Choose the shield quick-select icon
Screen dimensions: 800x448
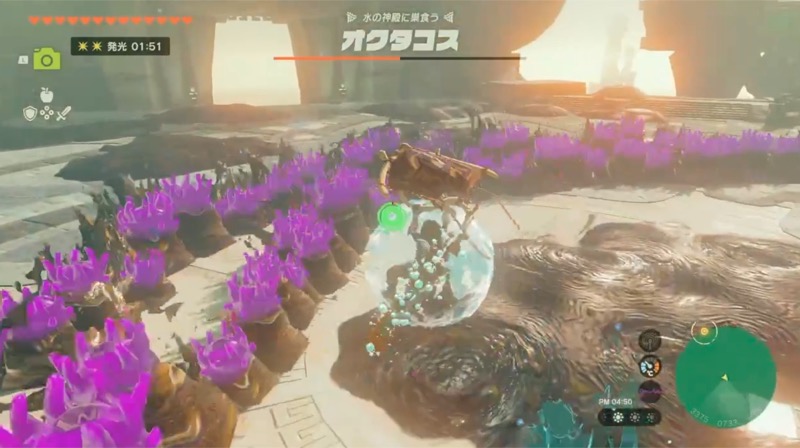(30, 113)
